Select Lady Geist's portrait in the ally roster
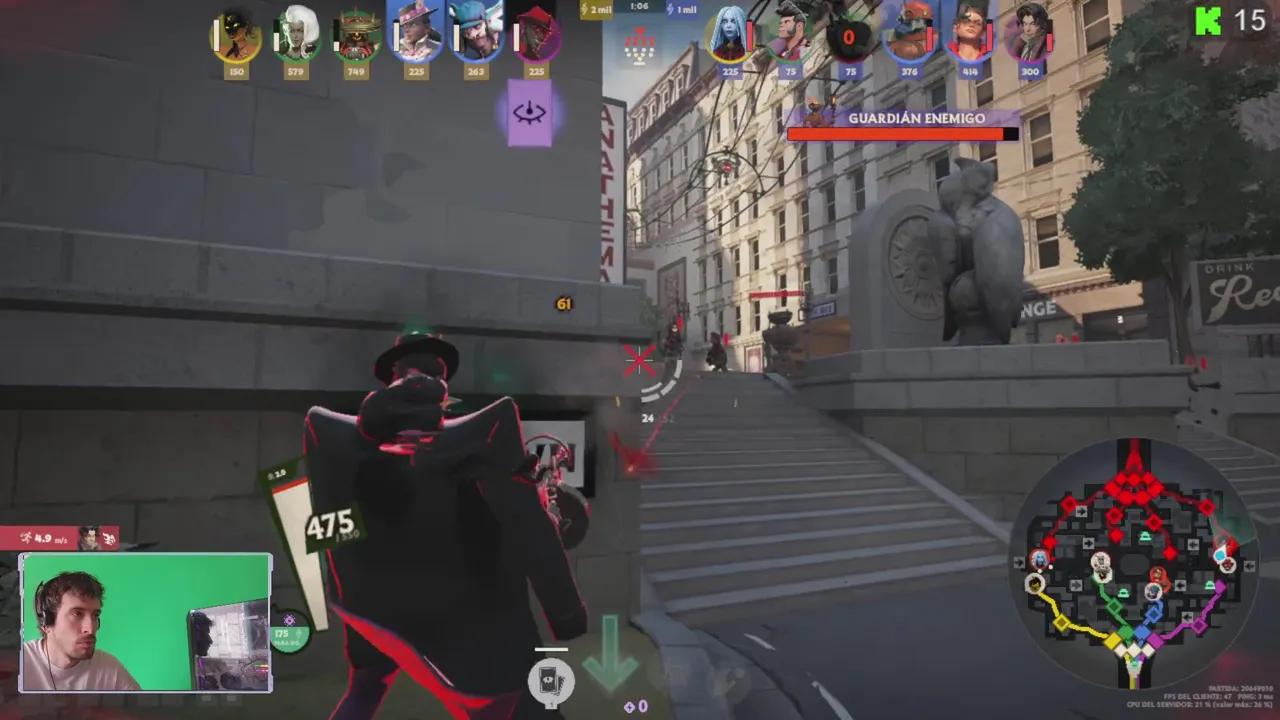 pos(294,38)
